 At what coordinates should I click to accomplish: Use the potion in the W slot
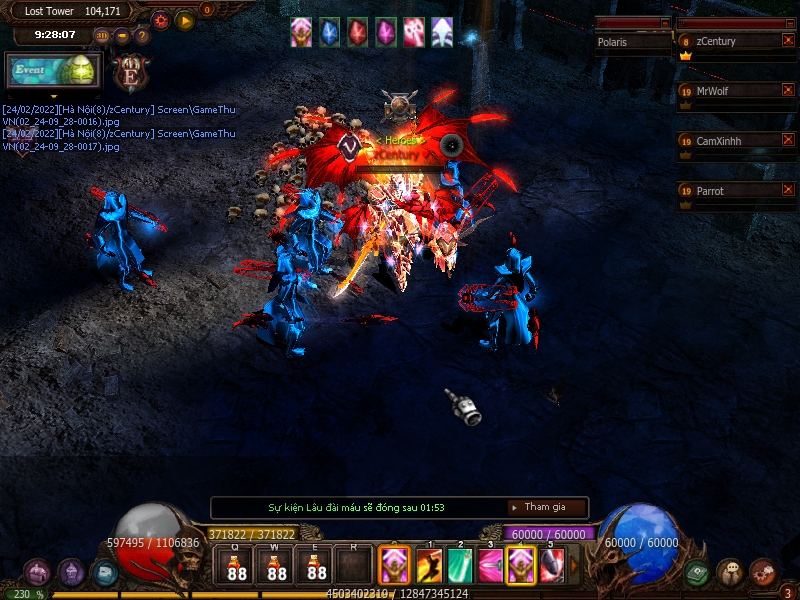point(277,567)
